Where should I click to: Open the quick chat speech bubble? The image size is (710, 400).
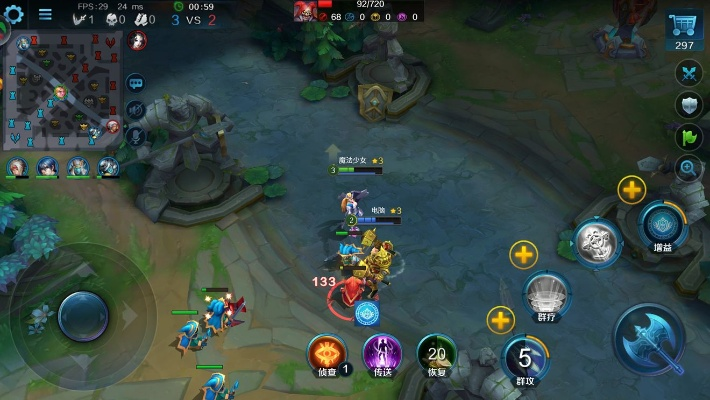tap(136, 84)
